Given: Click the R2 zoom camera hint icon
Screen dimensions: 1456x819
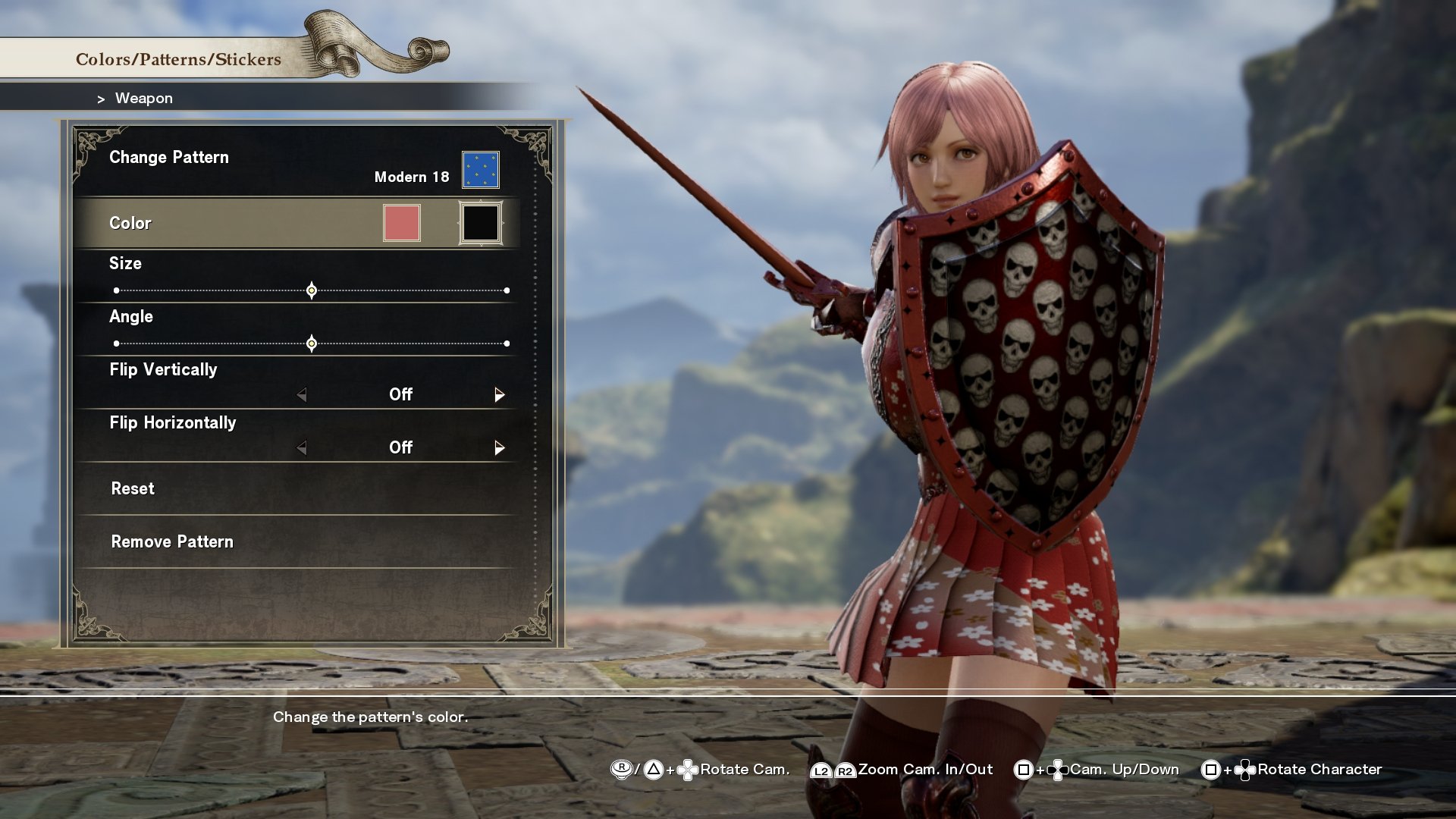Looking at the screenshot, I should point(845,769).
